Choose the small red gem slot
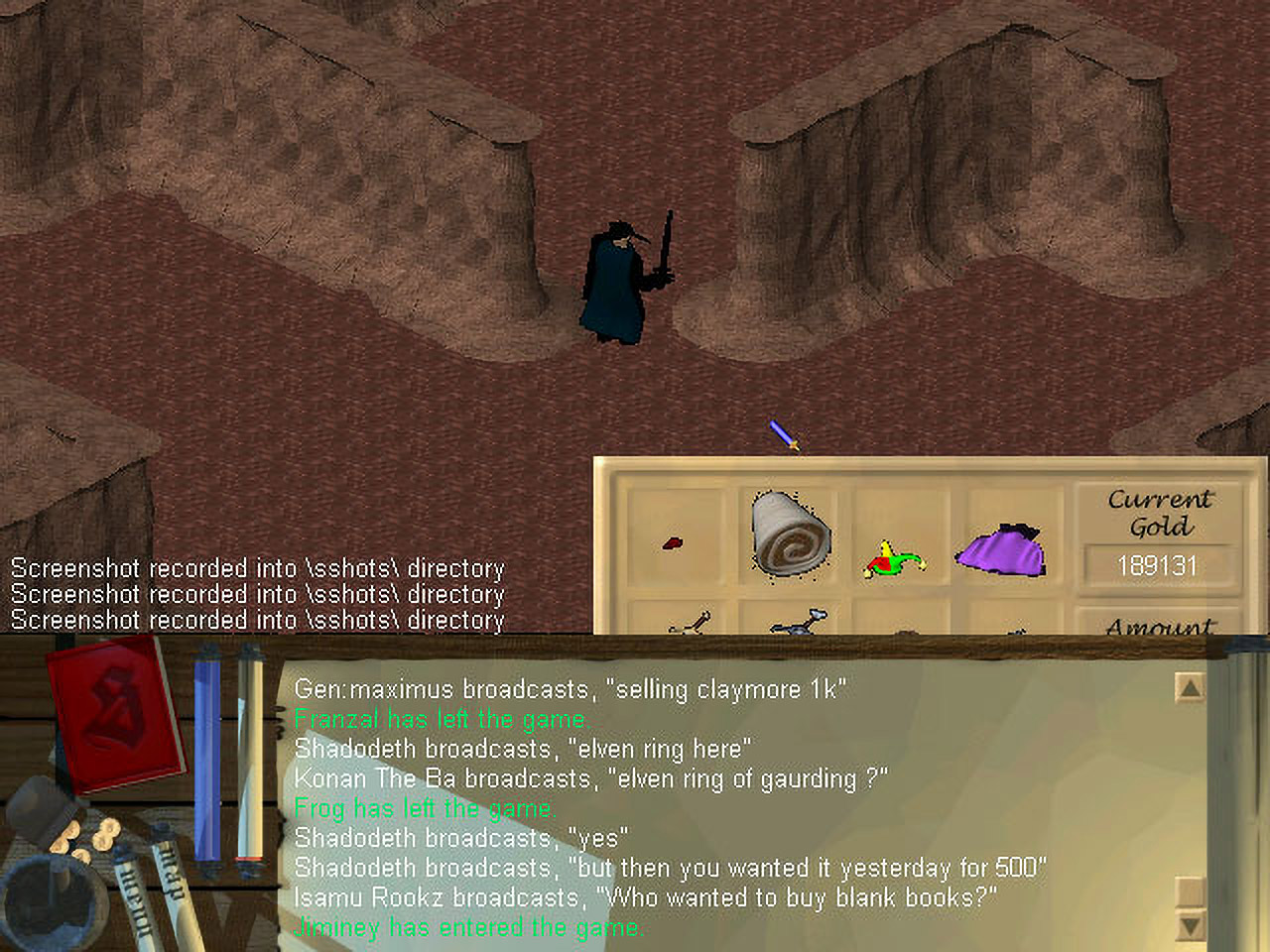 673,543
